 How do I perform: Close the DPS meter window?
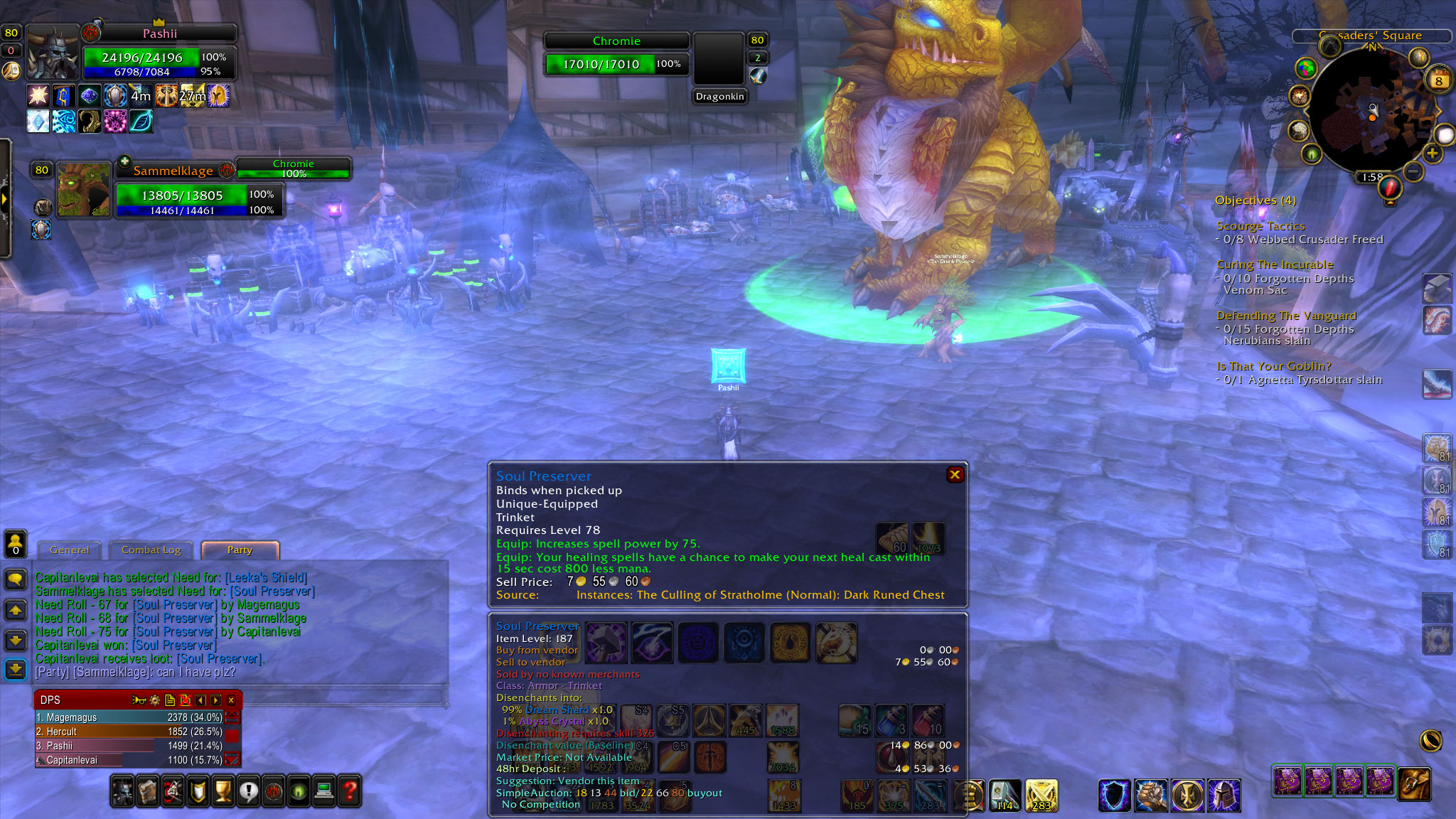point(231,700)
